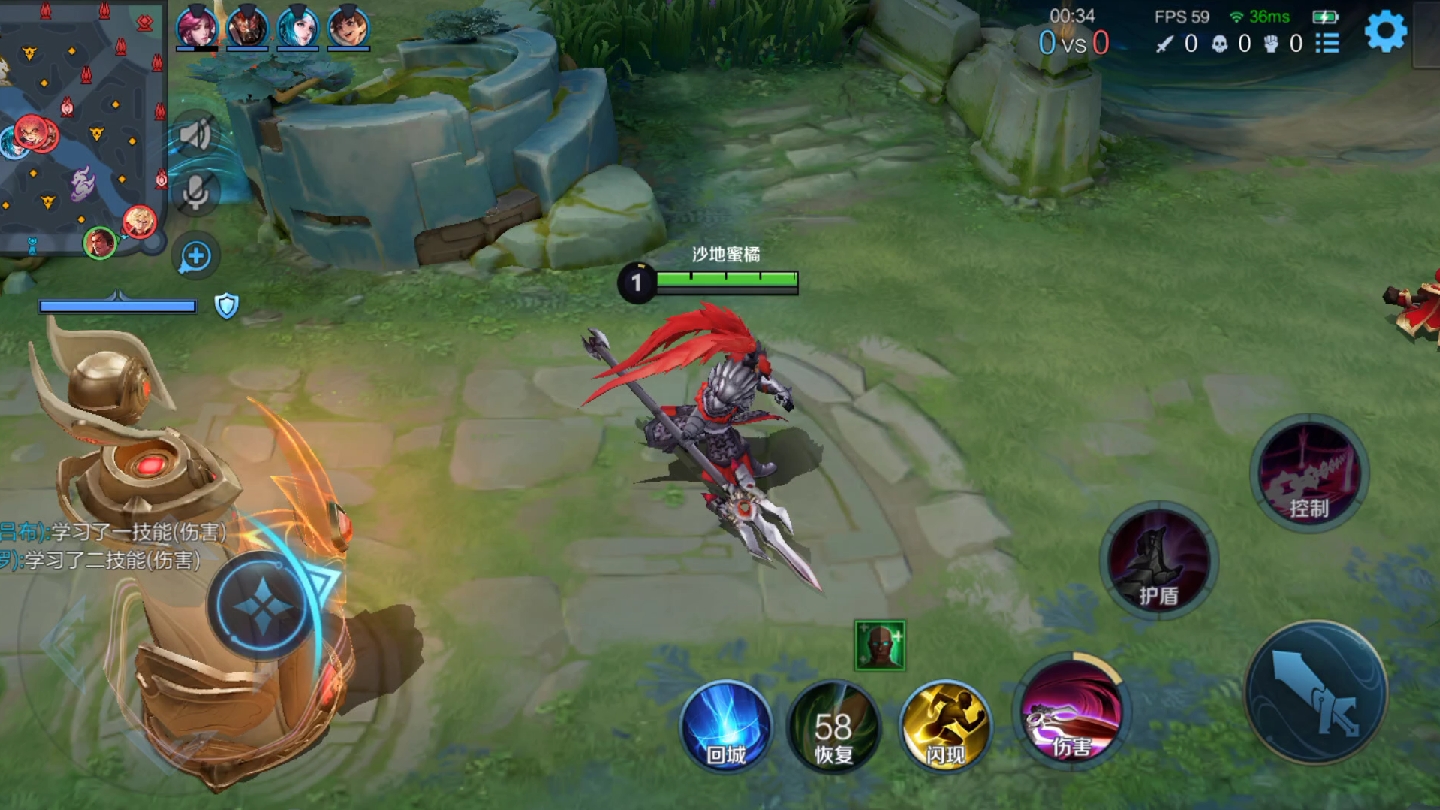1440x810 pixels.
Task: Activate the 护盾 shield skill
Action: click(1158, 560)
